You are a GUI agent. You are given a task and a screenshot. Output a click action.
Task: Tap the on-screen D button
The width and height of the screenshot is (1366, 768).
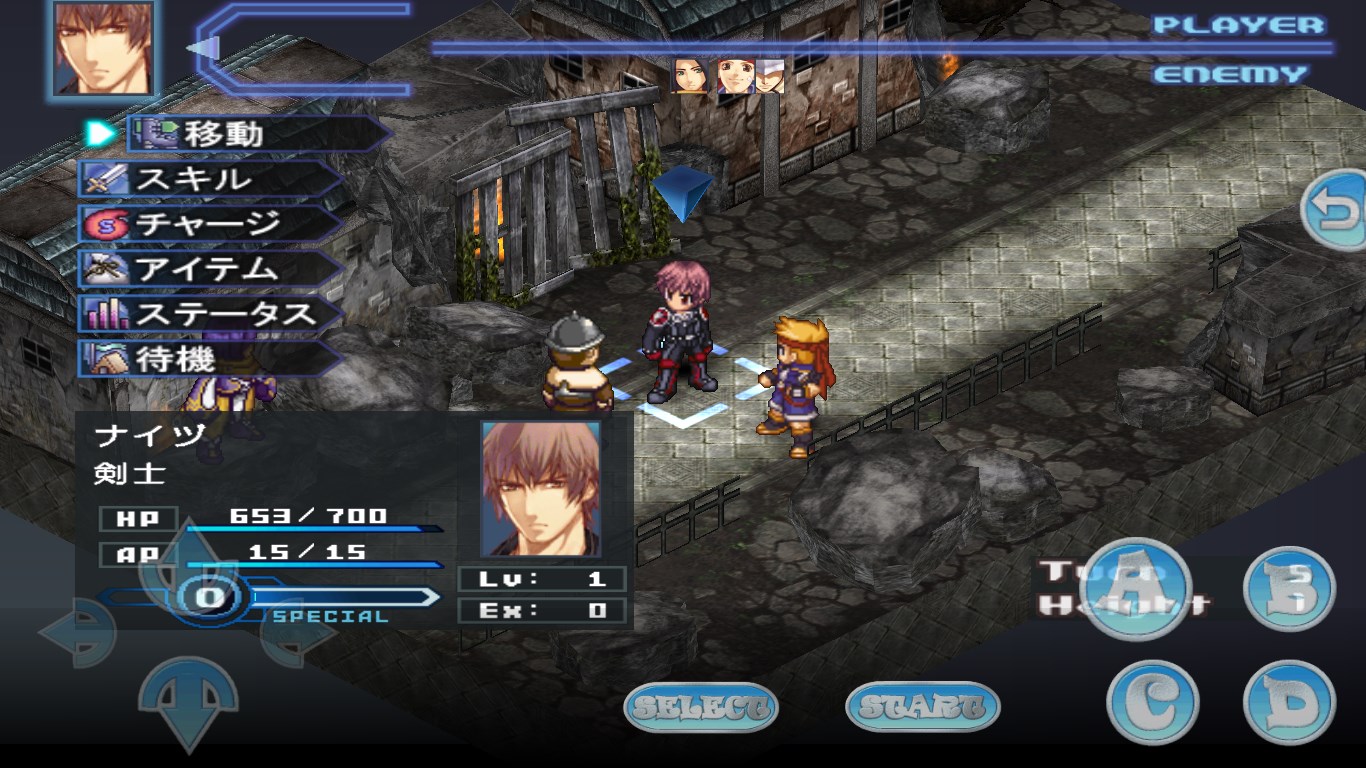(x=1289, y=702)
